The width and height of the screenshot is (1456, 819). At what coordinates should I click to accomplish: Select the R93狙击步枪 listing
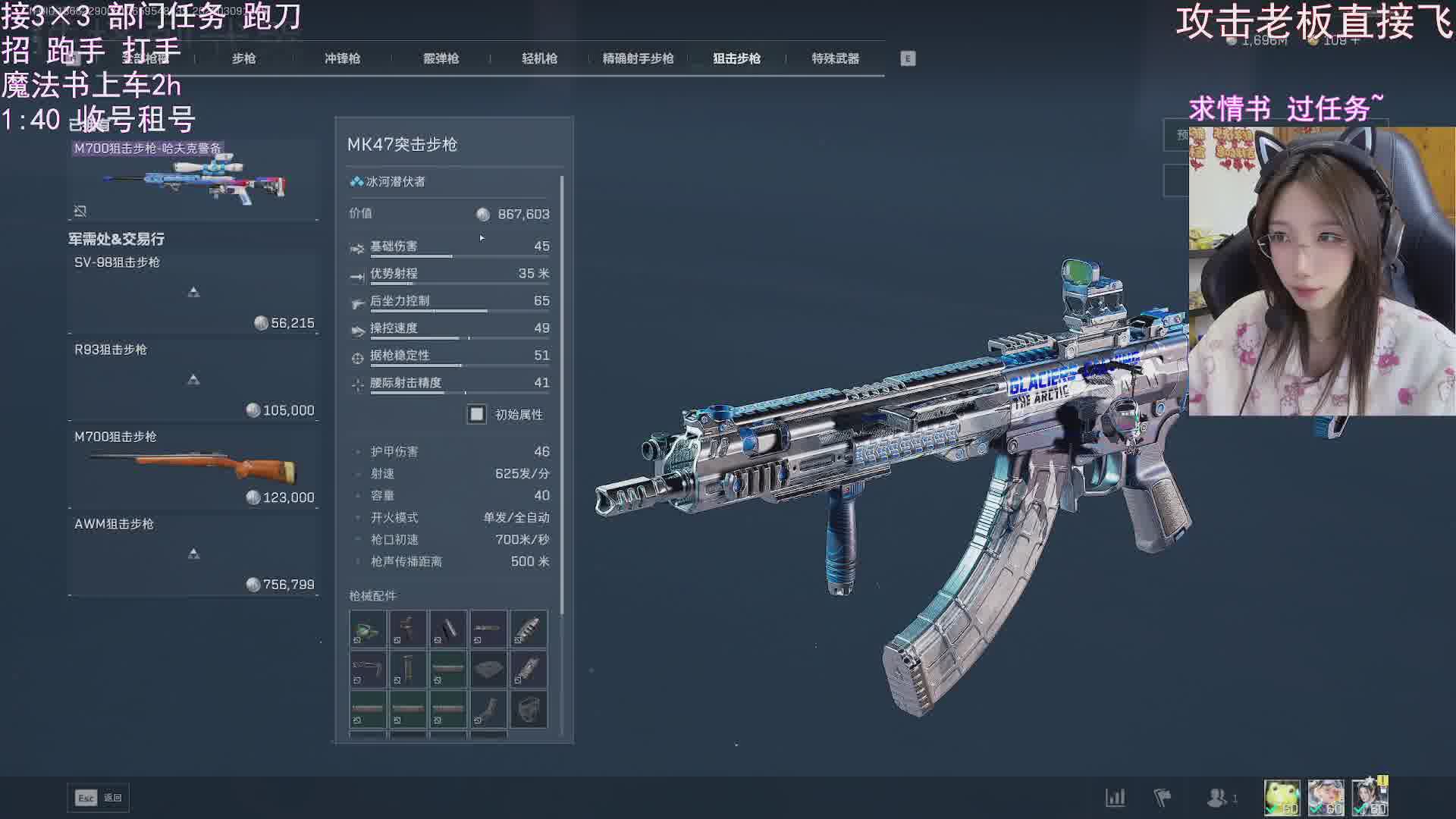(193, 380)
